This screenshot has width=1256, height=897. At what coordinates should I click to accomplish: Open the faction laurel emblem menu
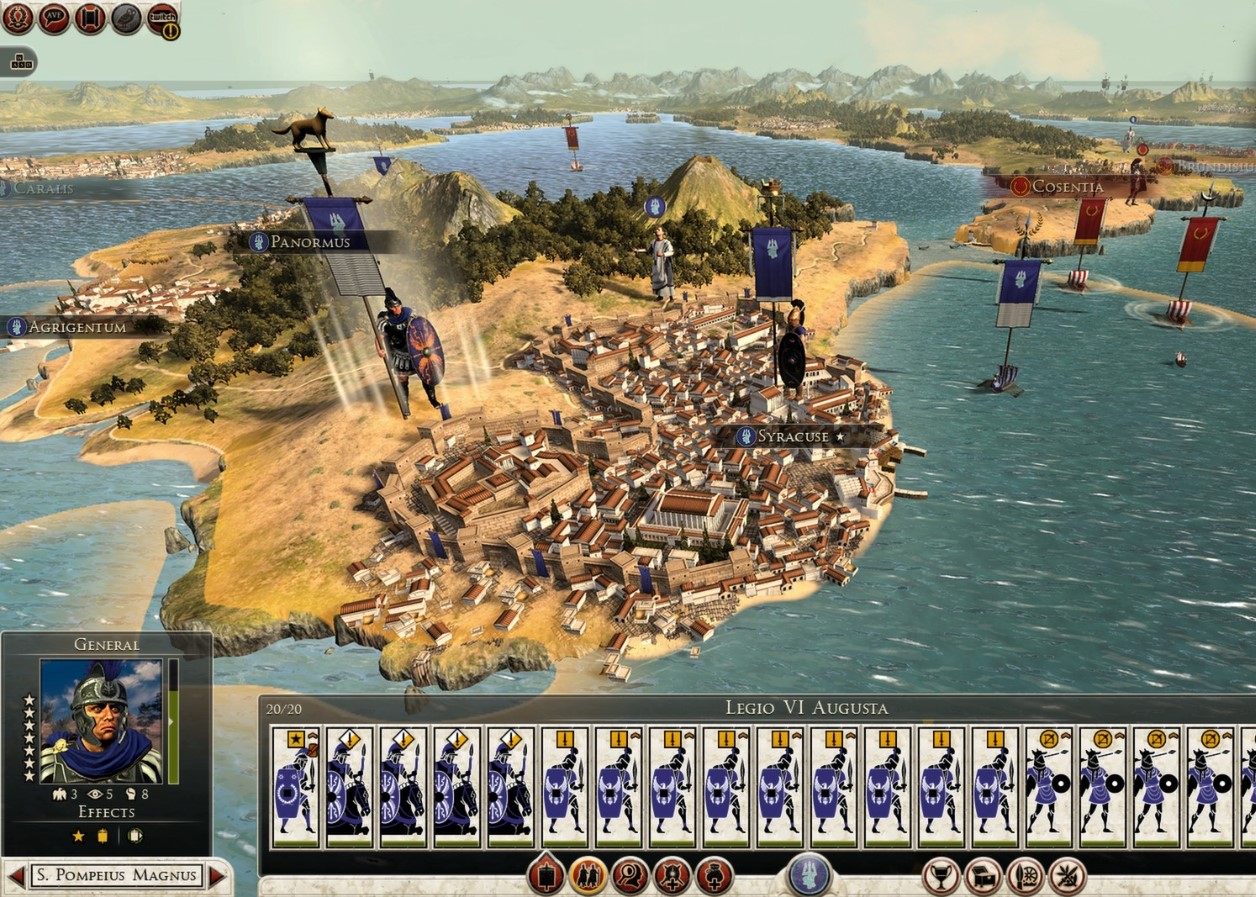click(17, 17)
